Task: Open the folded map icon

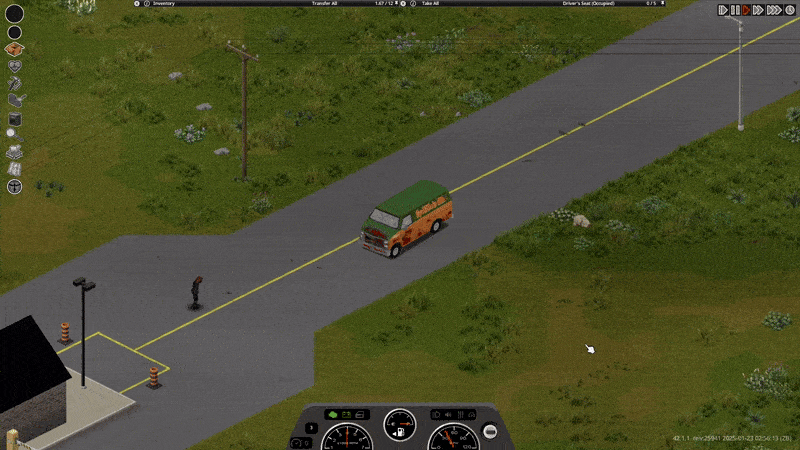Action: [x=15, y=168]
